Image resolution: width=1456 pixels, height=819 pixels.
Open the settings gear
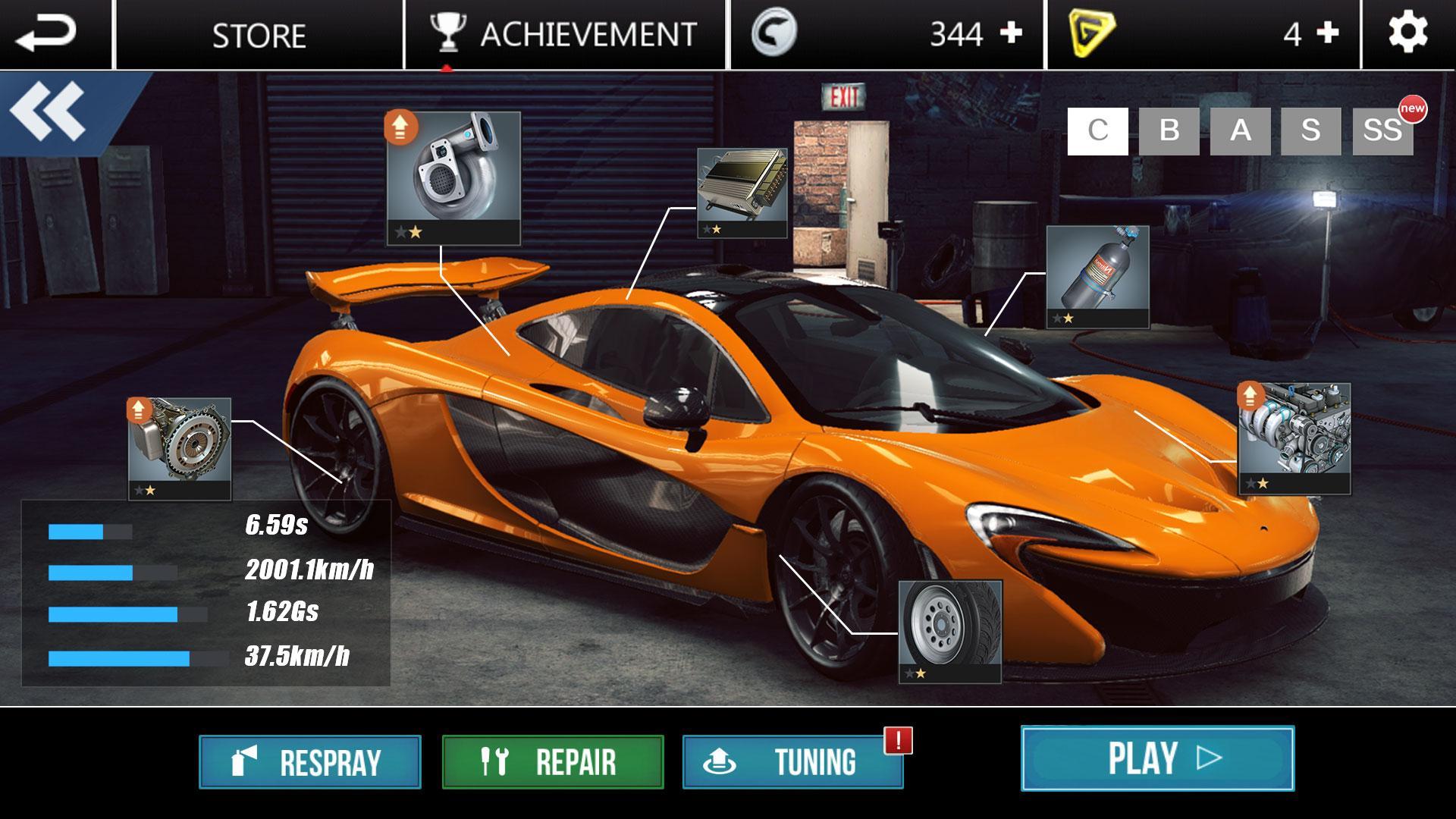1407,34
